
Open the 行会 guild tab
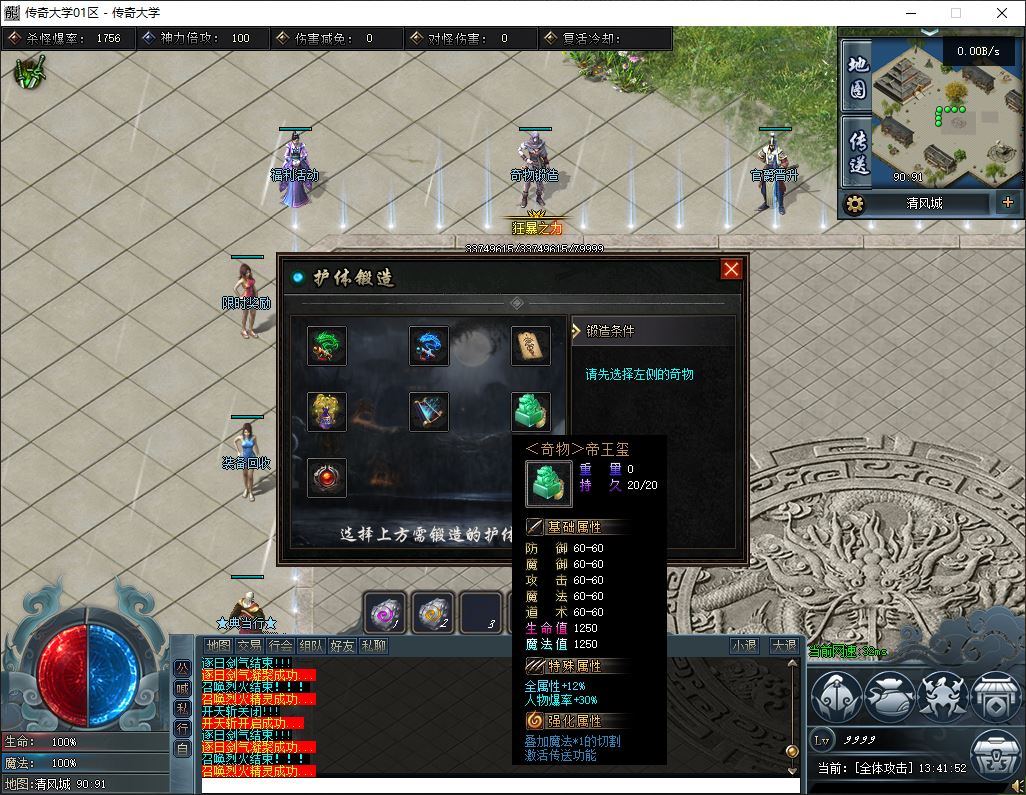point(281,646)
